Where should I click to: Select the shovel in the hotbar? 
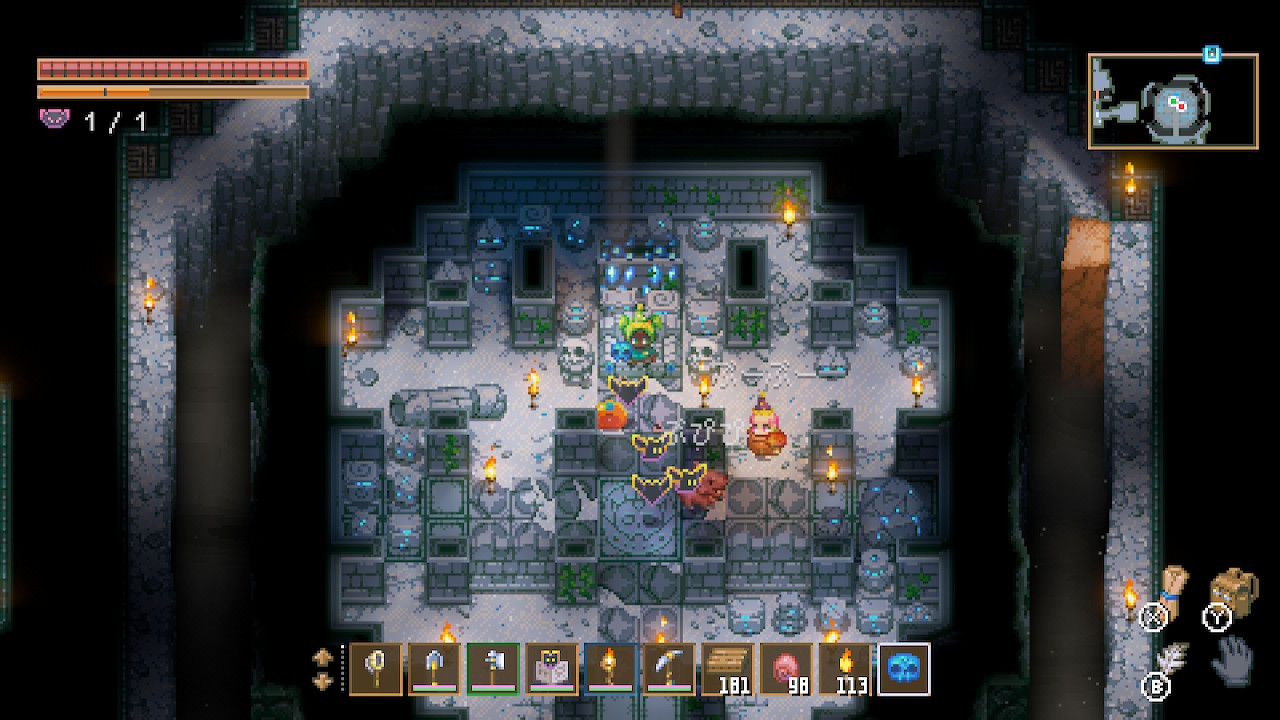(x=435, y=668)
